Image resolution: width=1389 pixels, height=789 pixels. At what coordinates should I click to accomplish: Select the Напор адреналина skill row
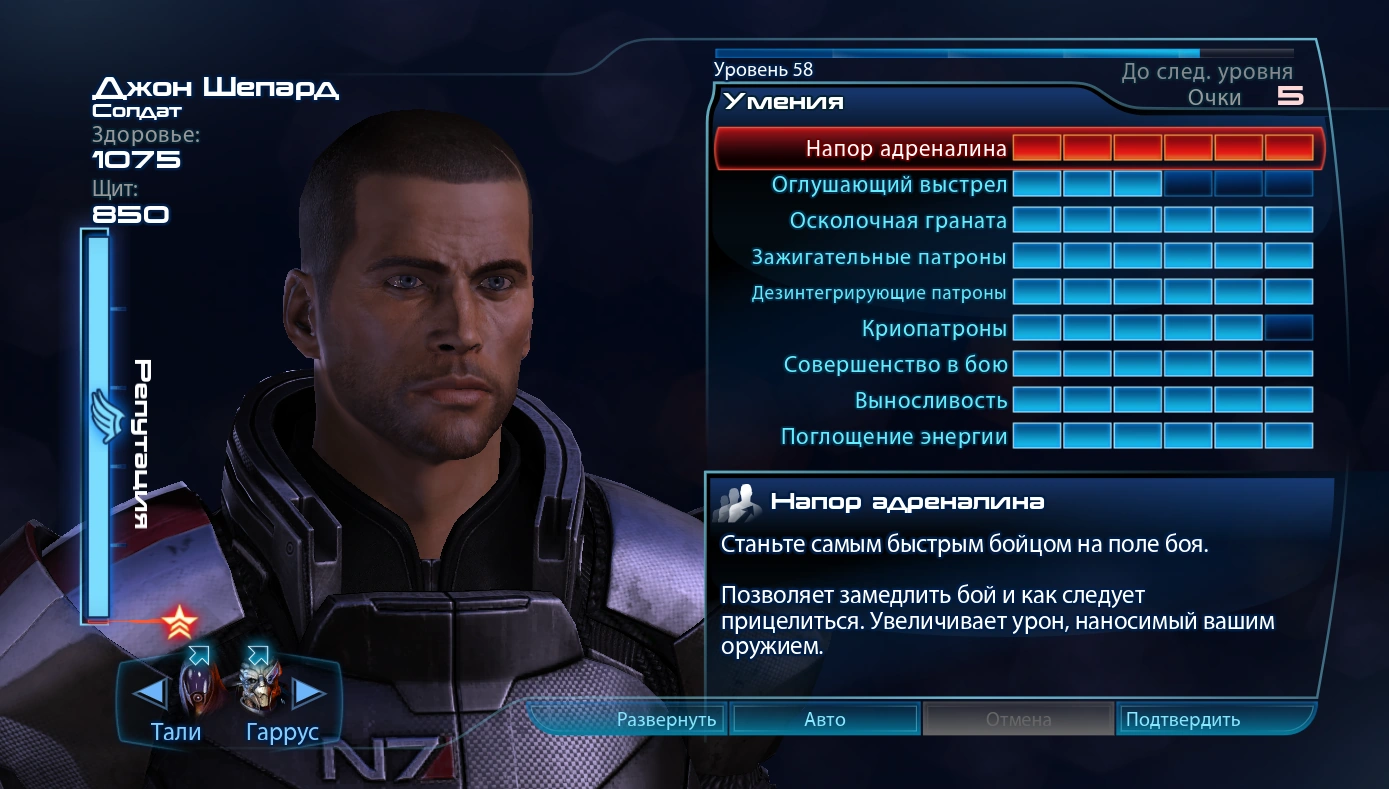[906, 149]
